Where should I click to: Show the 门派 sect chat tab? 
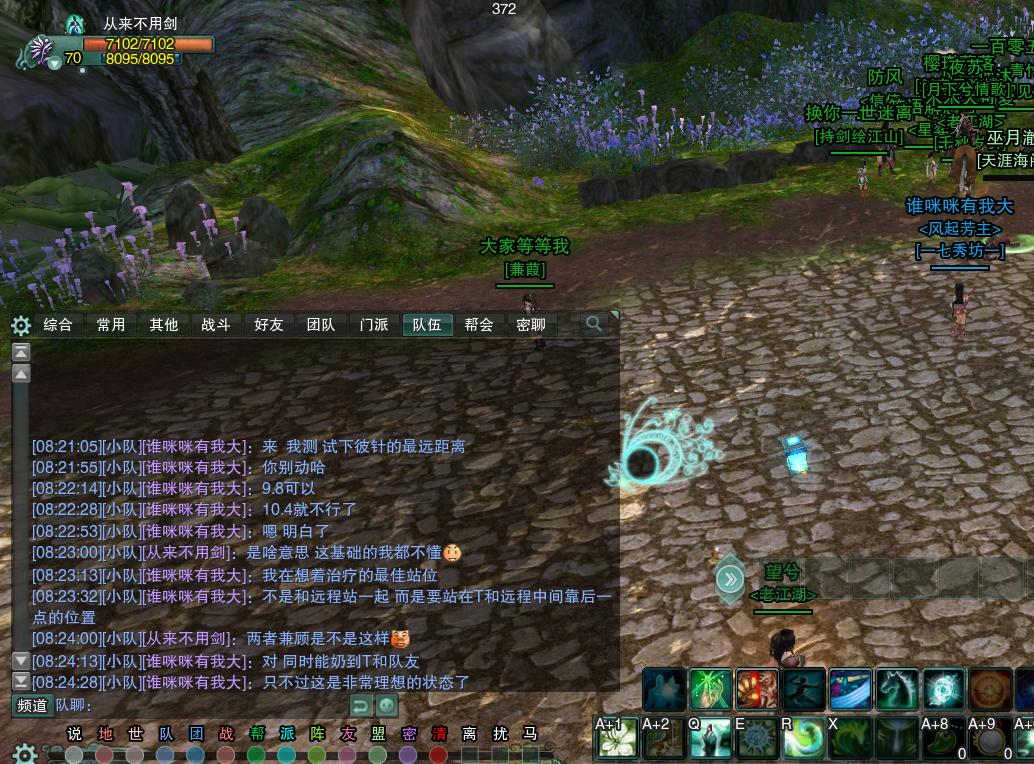(374, 325)
